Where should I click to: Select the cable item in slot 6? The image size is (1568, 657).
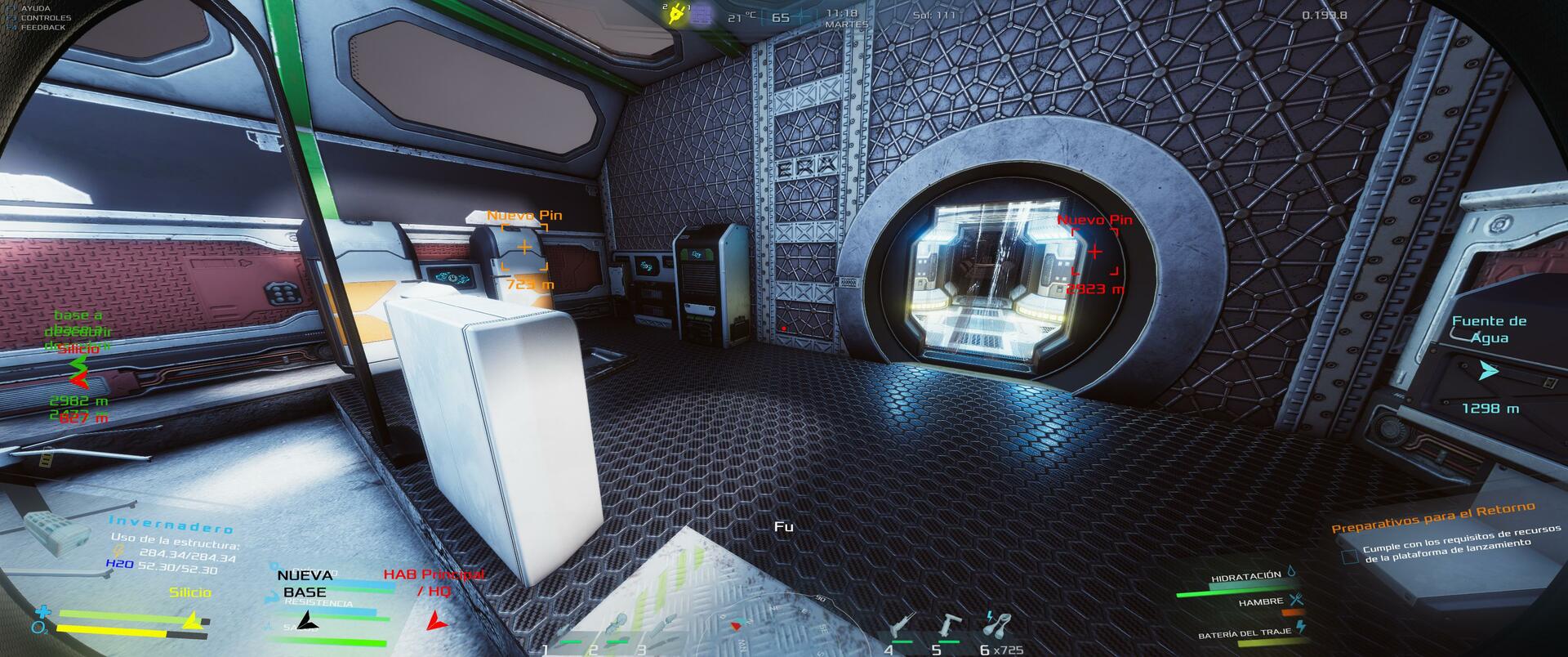[x=994, y=625]
